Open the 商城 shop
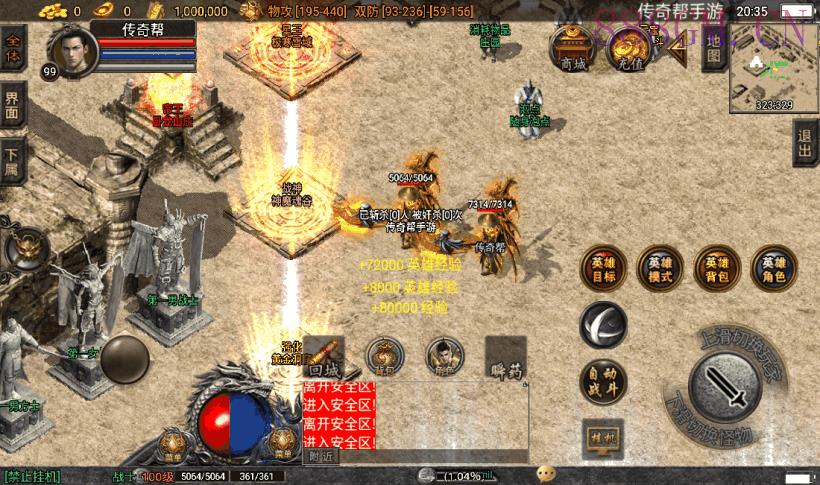The width and height of the screenshot is (820, 485). [574, 50]
